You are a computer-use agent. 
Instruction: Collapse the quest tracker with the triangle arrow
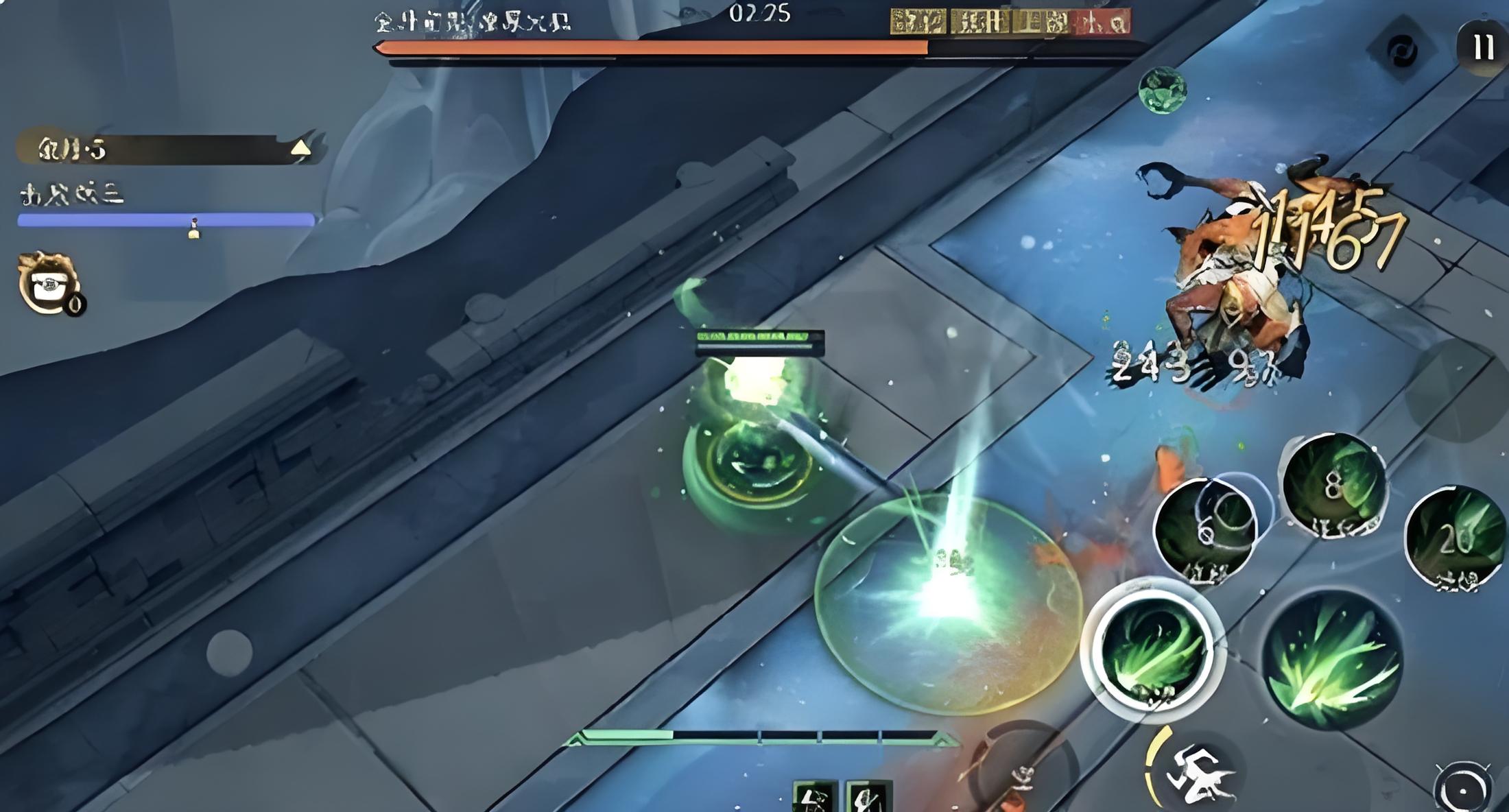pos(300,148)
